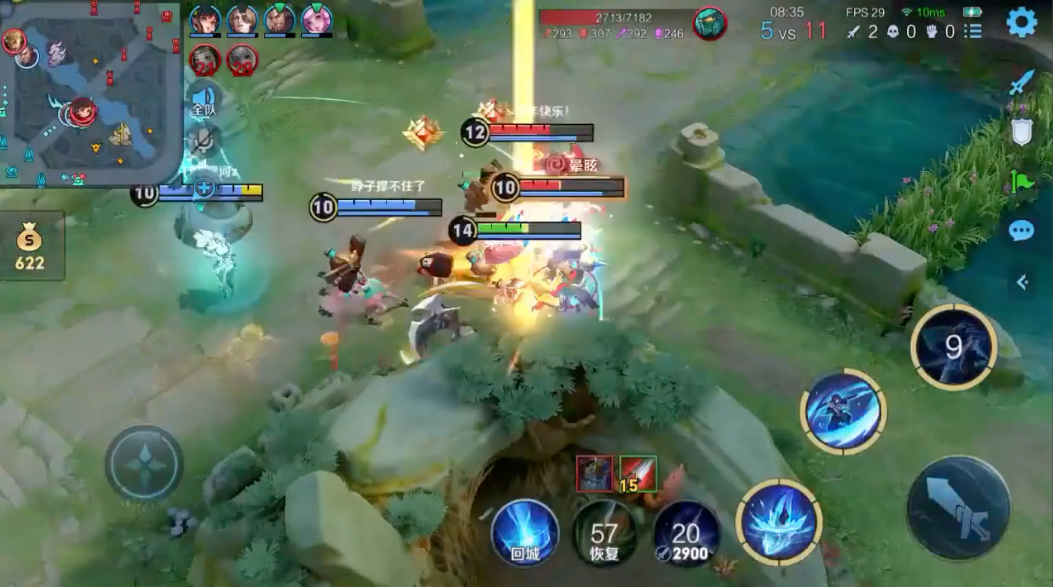Viewport: 1053px width, 587px height.
Task: Send the attack signal with the blue sword icon
Action: 1020,83
